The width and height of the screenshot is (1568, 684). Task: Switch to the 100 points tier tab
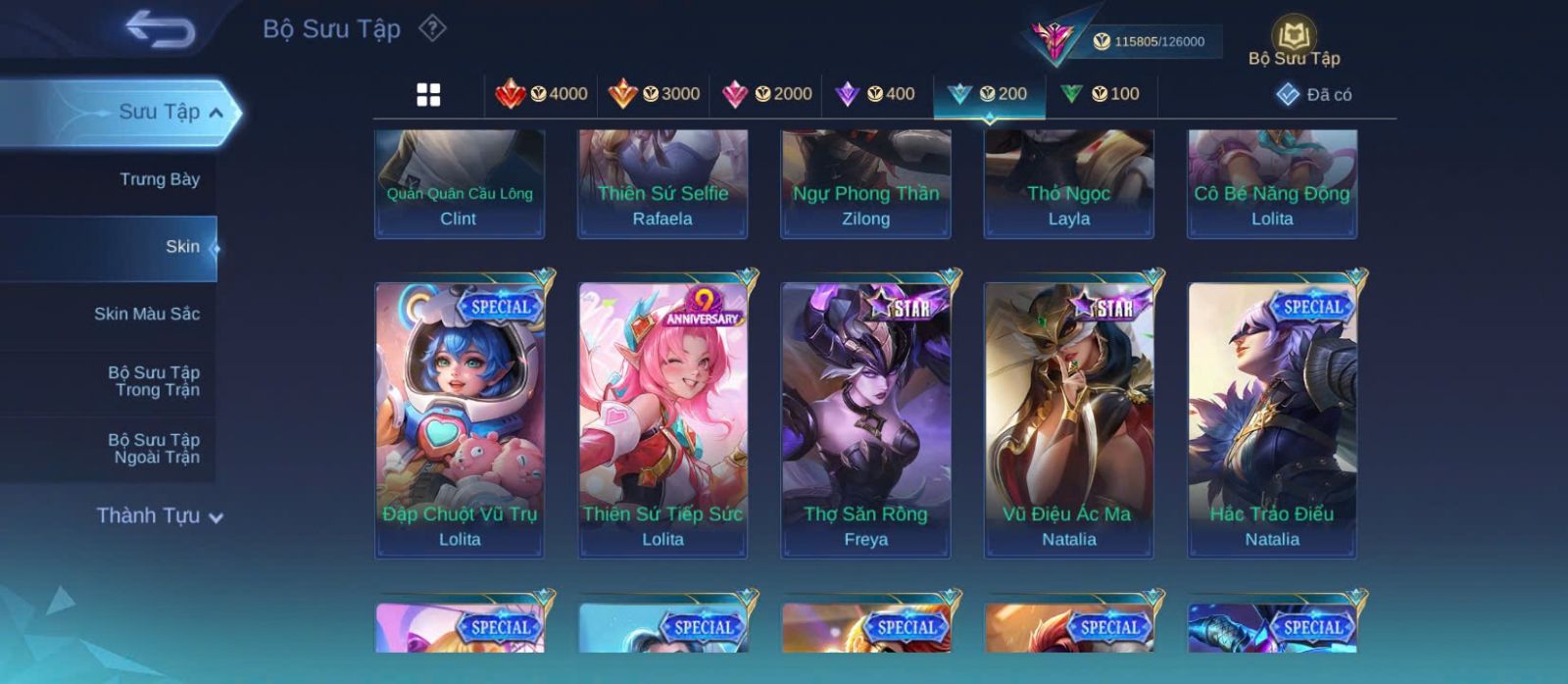1100,94
